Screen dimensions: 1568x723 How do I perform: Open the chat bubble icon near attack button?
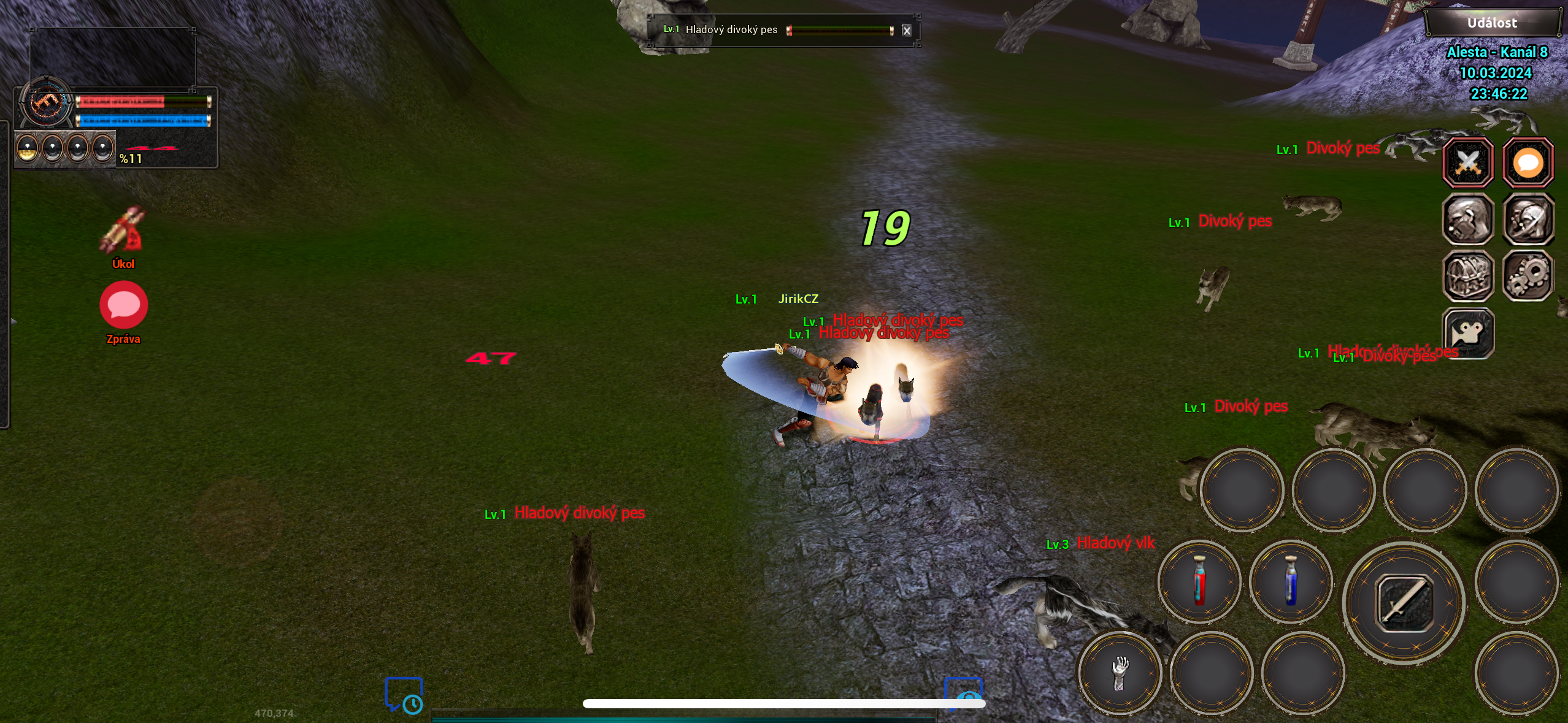1528,163
